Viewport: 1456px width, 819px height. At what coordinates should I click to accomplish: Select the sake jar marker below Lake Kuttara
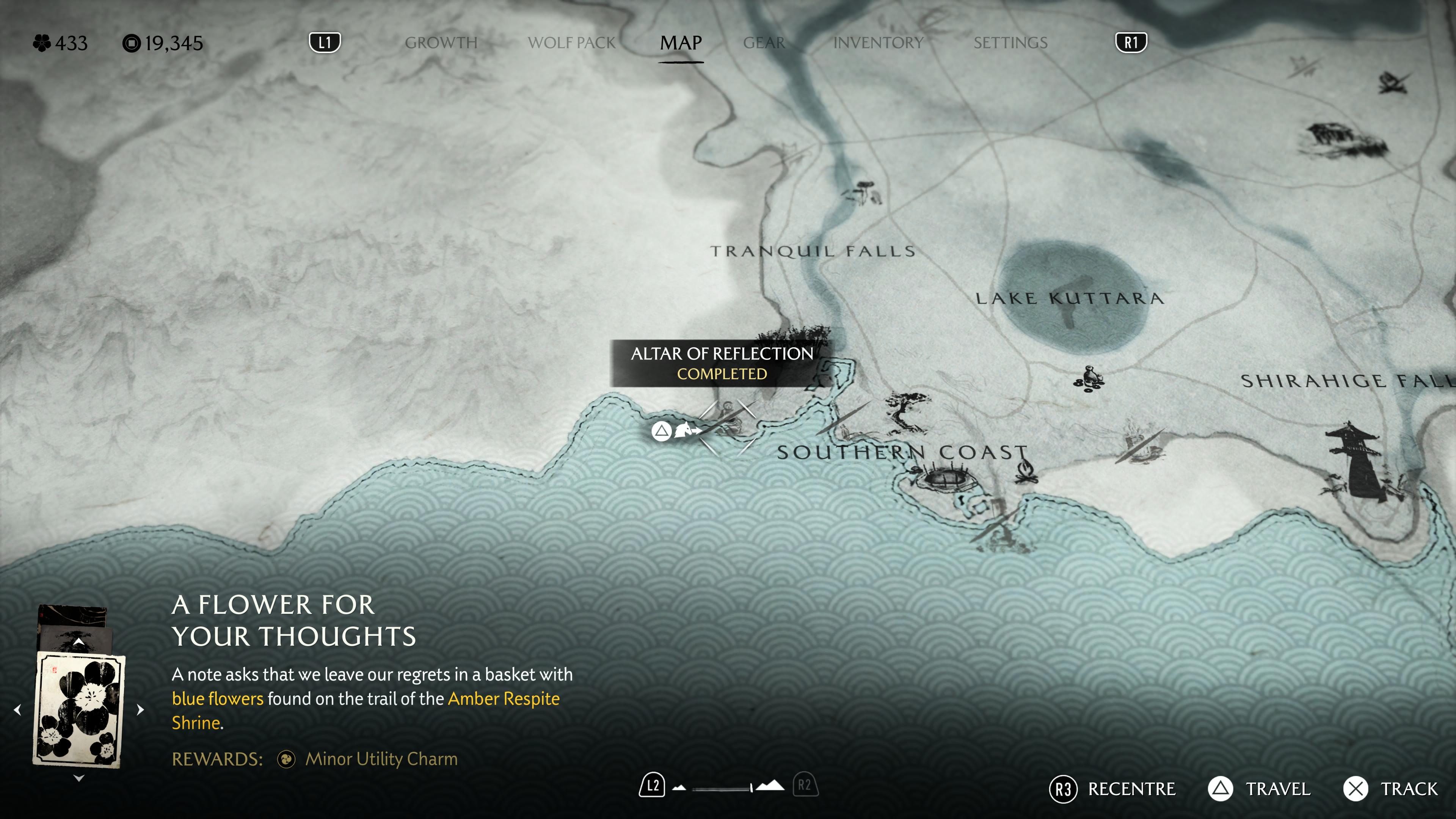click(x=1089, y=379)
